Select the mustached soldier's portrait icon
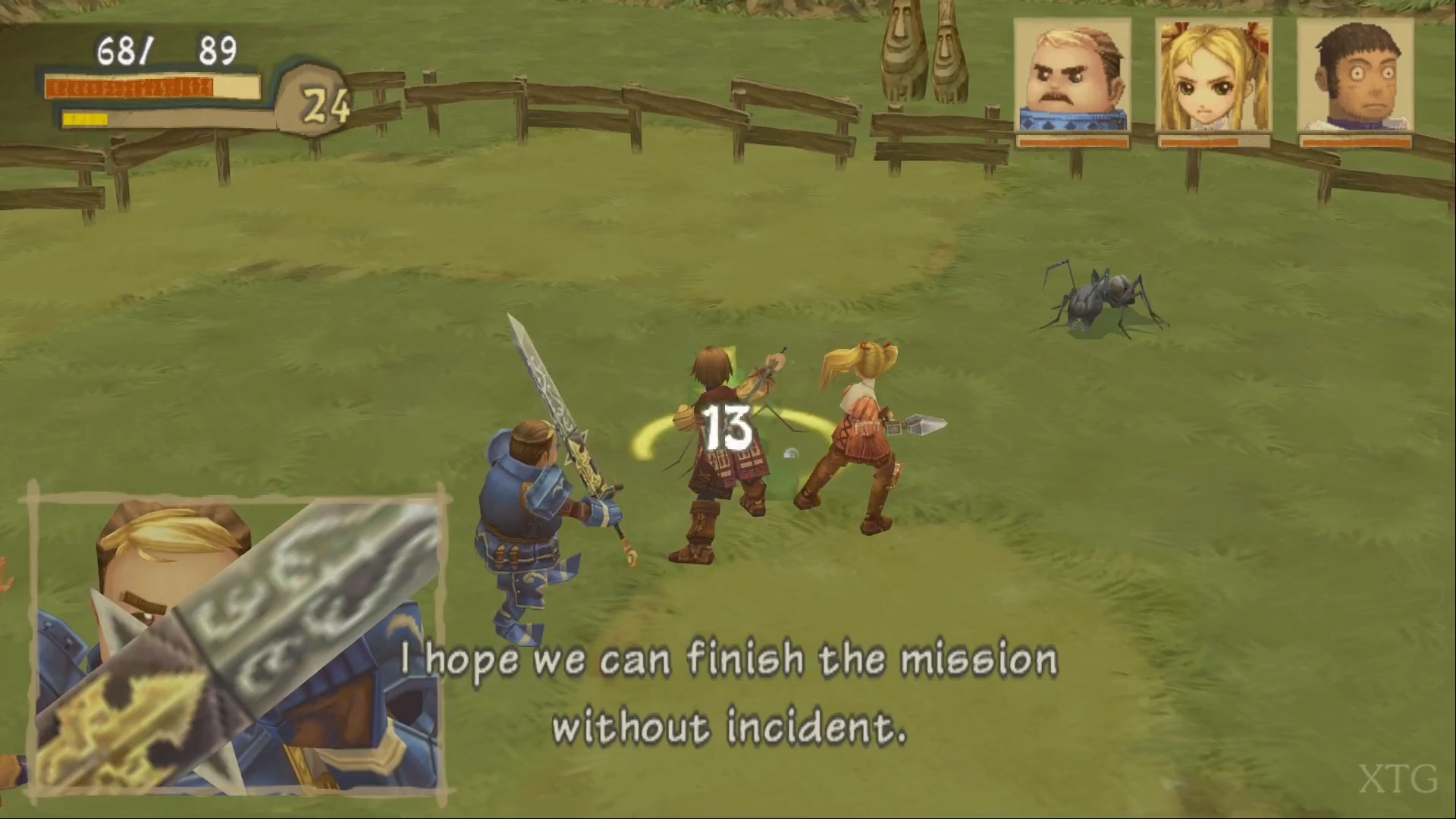Screen dimensions: 1456x819 1072,72
